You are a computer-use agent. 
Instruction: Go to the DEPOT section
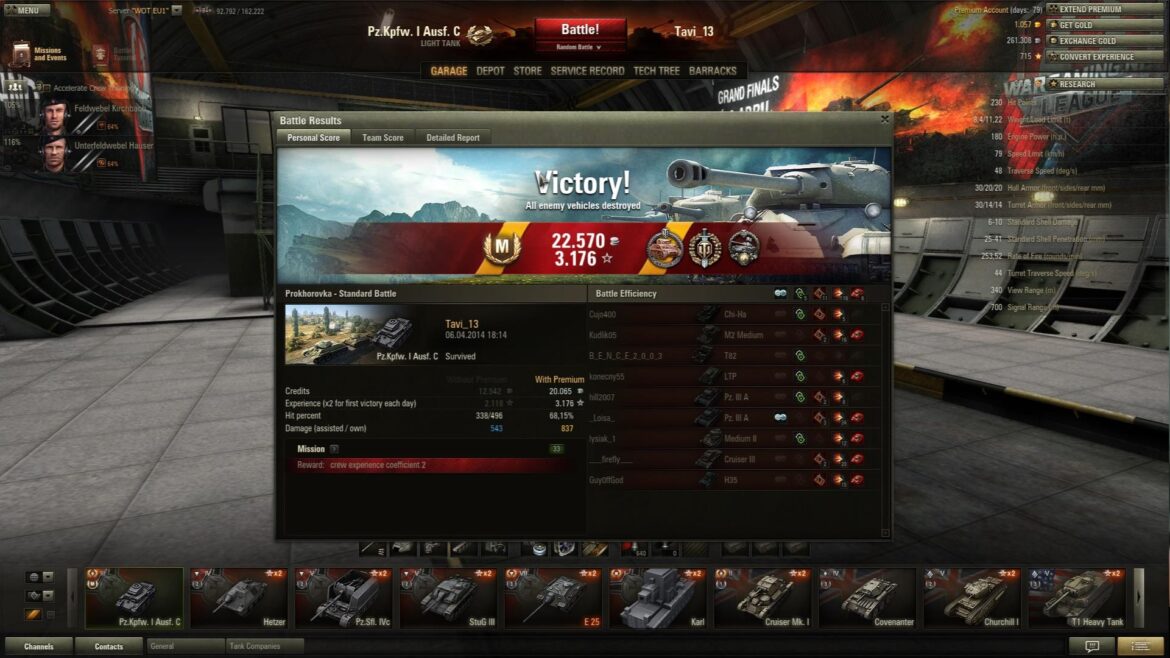click(490, 71)
